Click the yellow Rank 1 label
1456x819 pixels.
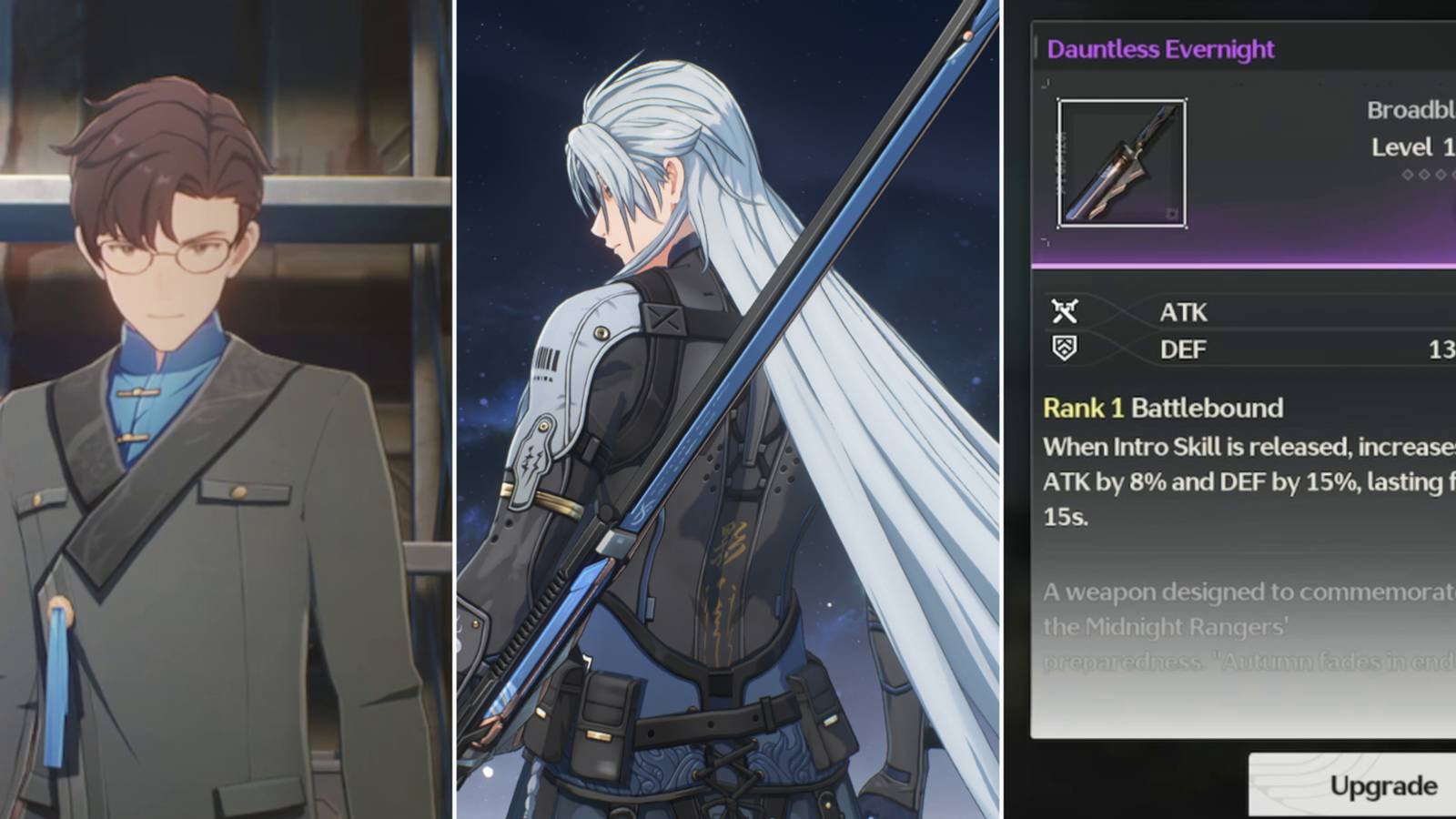[1083, 409]
